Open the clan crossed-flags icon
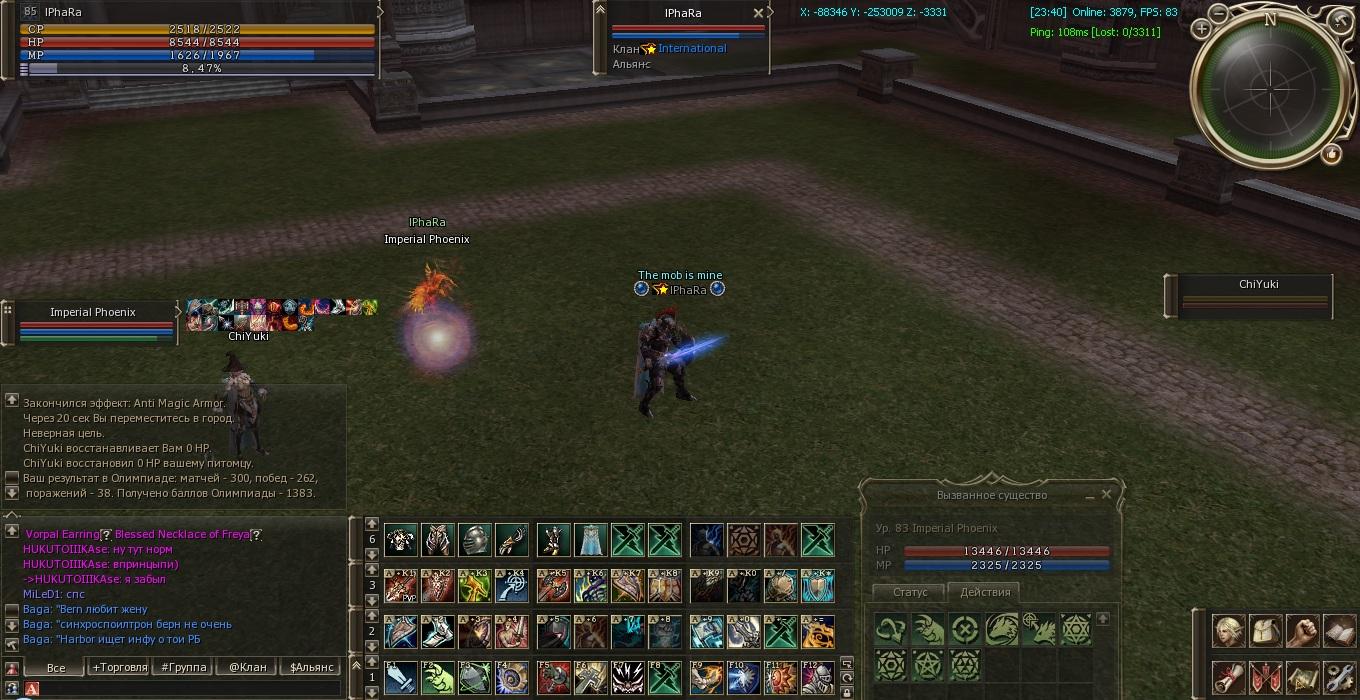The image size is (1360, 700). [1265, 677]
